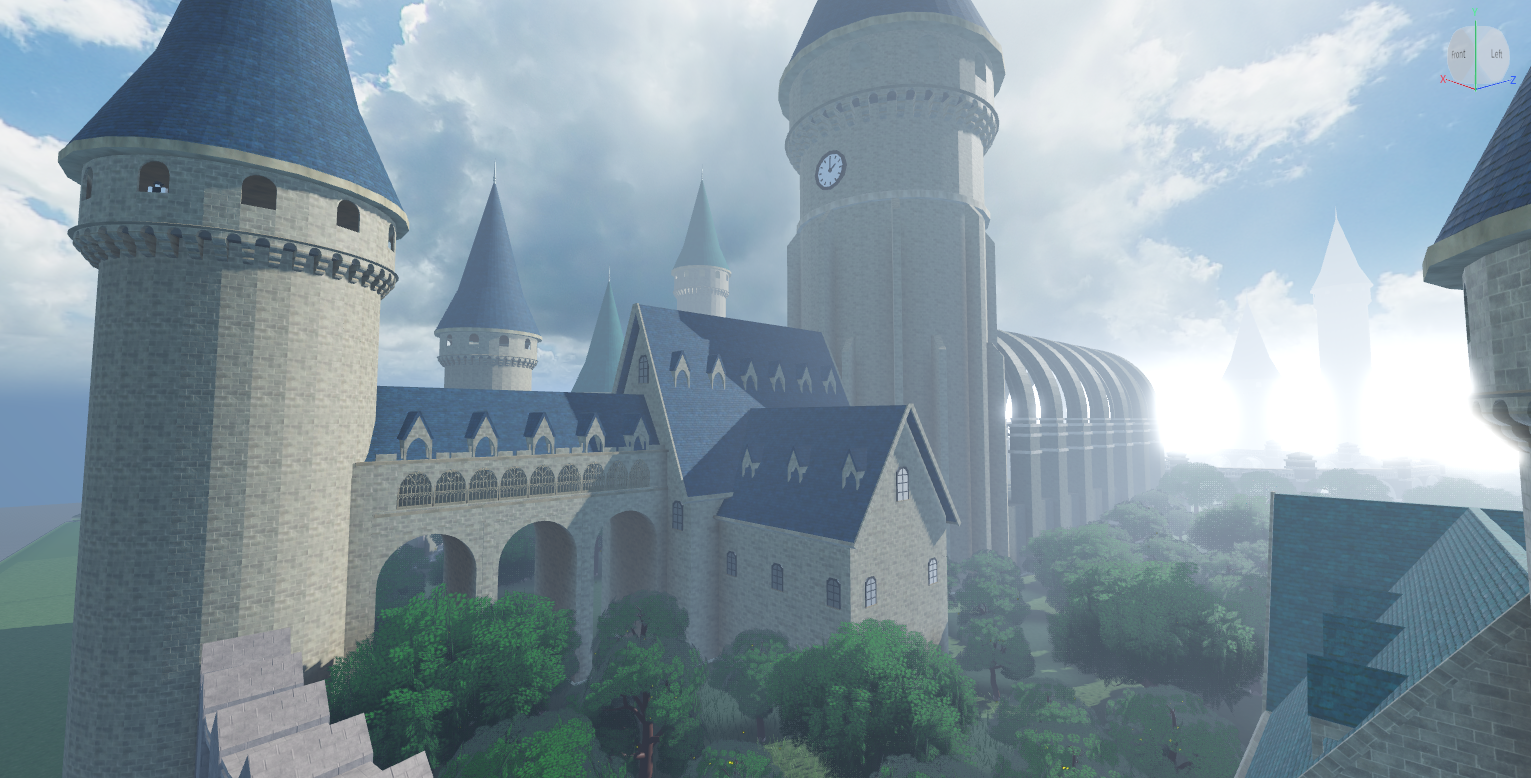Select the Front face of the view cube

click(x=1459, y=55)
